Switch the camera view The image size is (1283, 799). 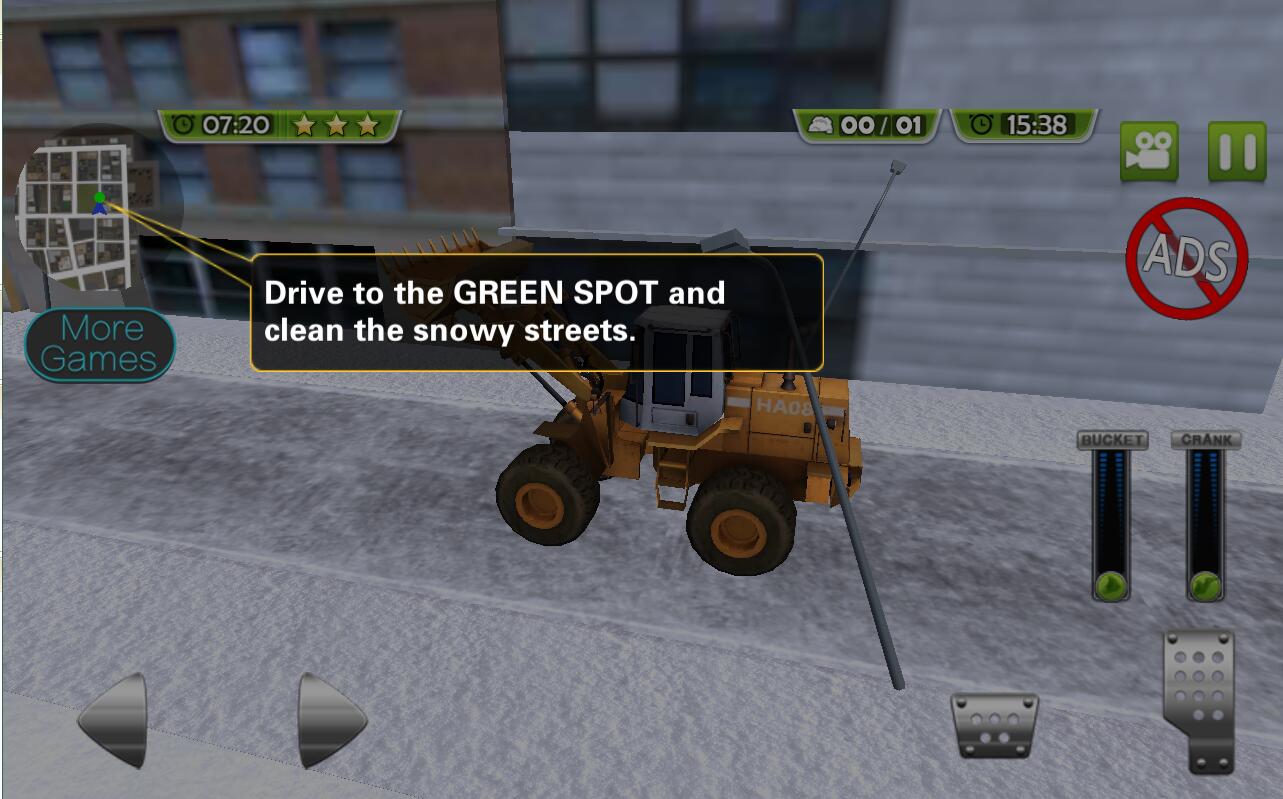point(1148,152)
